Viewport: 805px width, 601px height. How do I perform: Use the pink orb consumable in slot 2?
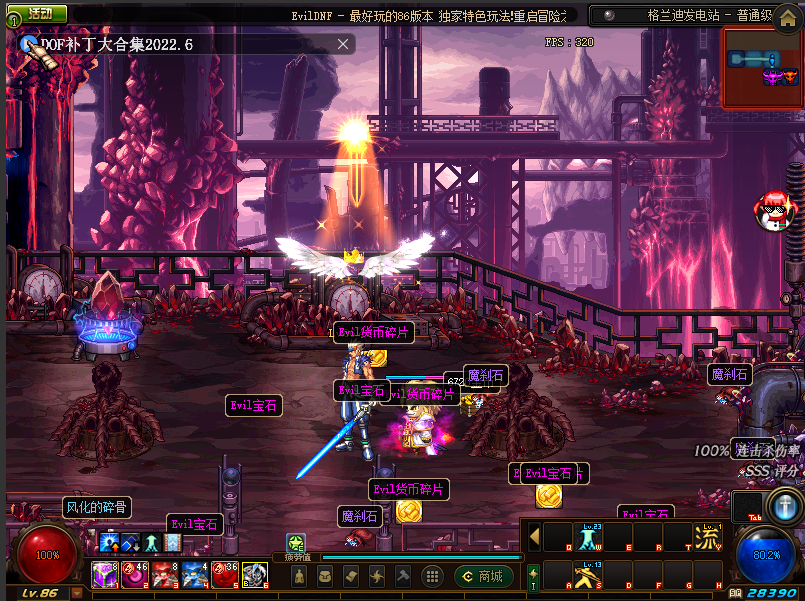135,575
